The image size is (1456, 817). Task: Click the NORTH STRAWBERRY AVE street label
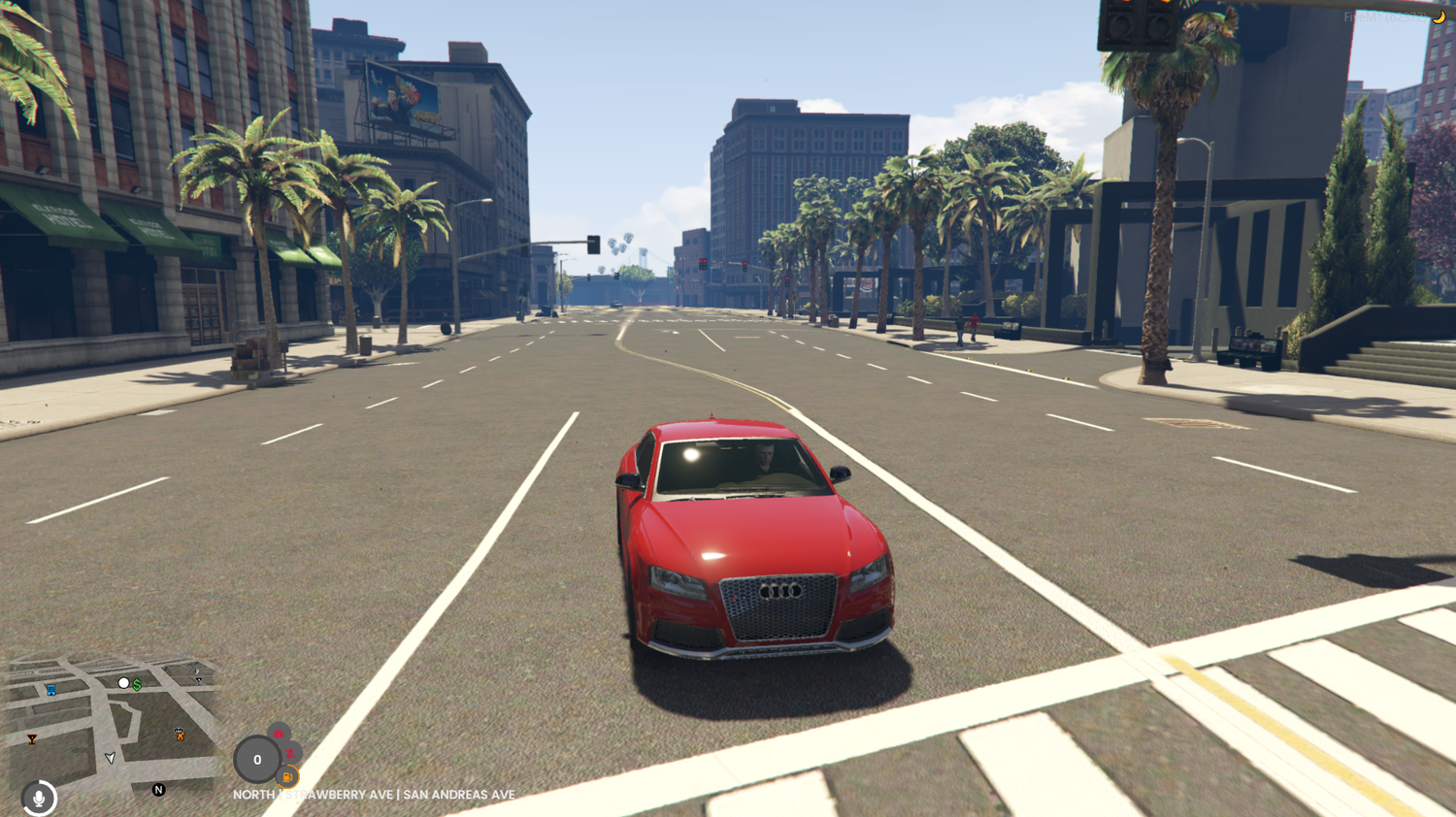(374, 794)
